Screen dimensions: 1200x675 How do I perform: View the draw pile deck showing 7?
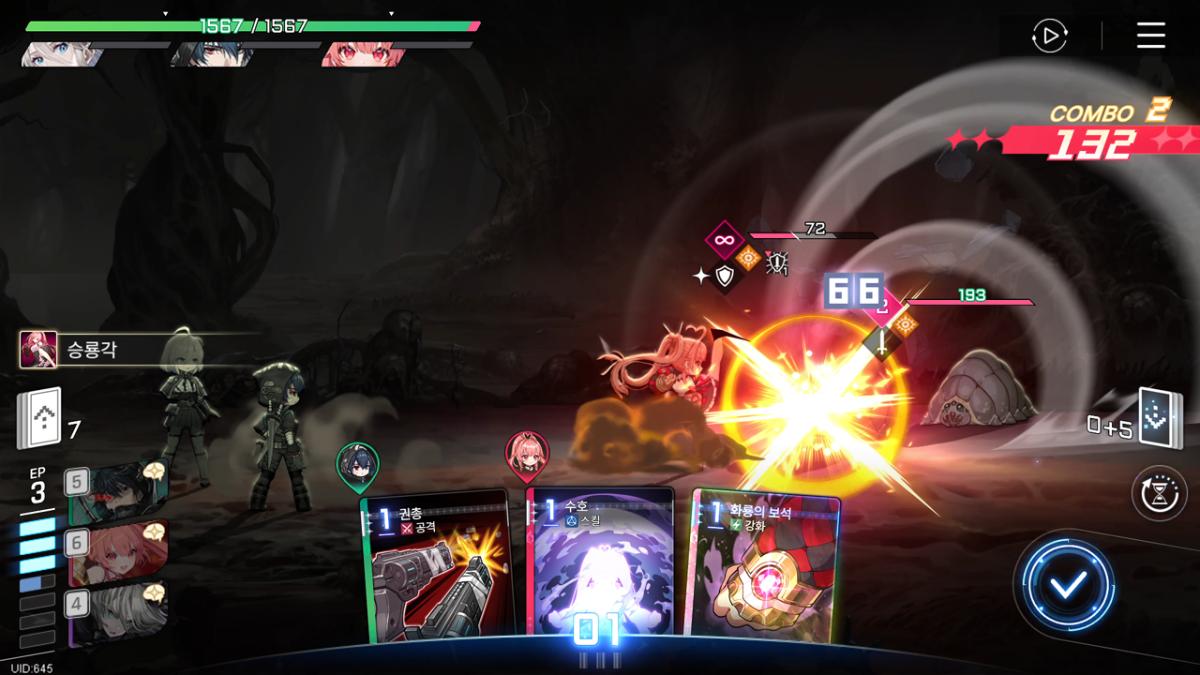click(39, 417)
